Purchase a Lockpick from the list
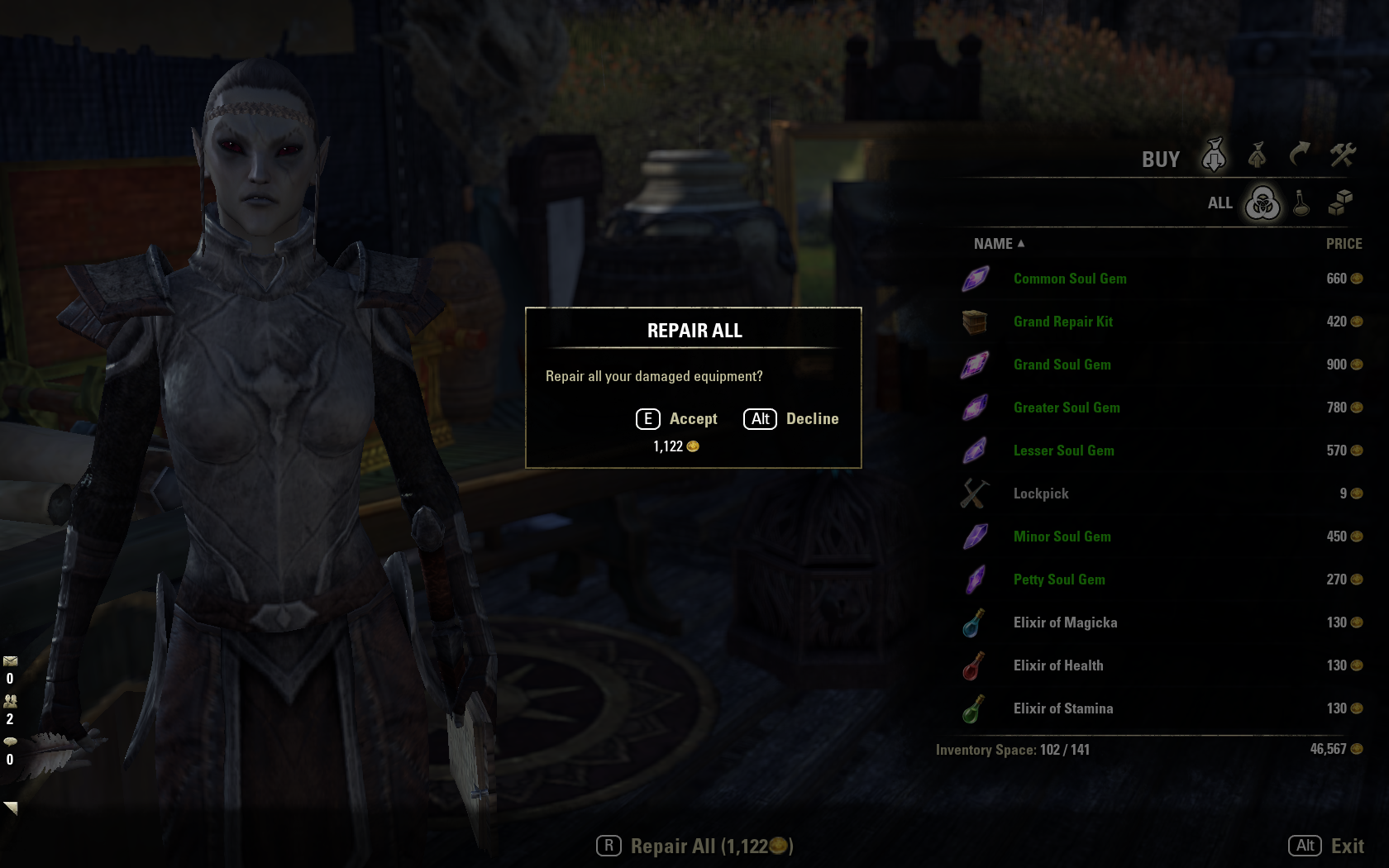Screen dimensions: 1389x868 [x=1041, y=494]
